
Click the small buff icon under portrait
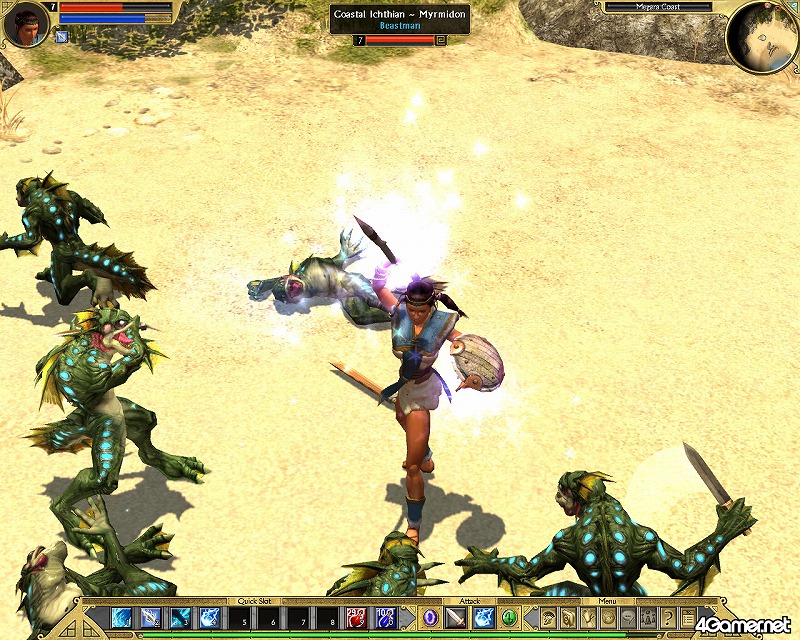(x=62, y=37)
